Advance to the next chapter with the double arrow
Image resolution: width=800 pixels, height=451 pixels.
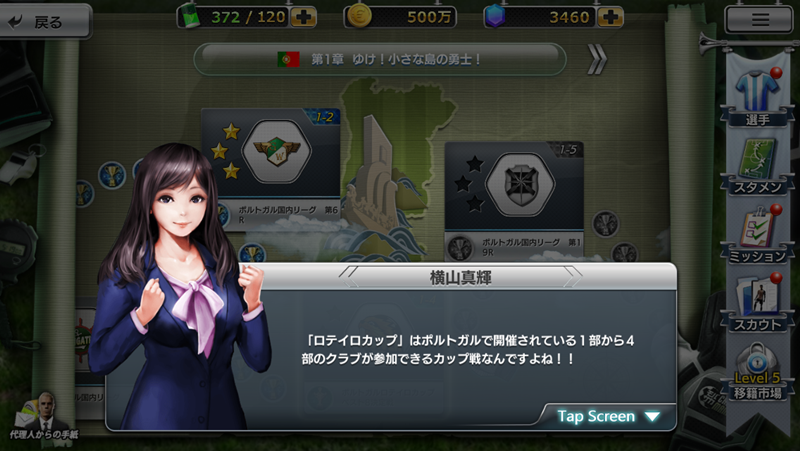point(596,60)
